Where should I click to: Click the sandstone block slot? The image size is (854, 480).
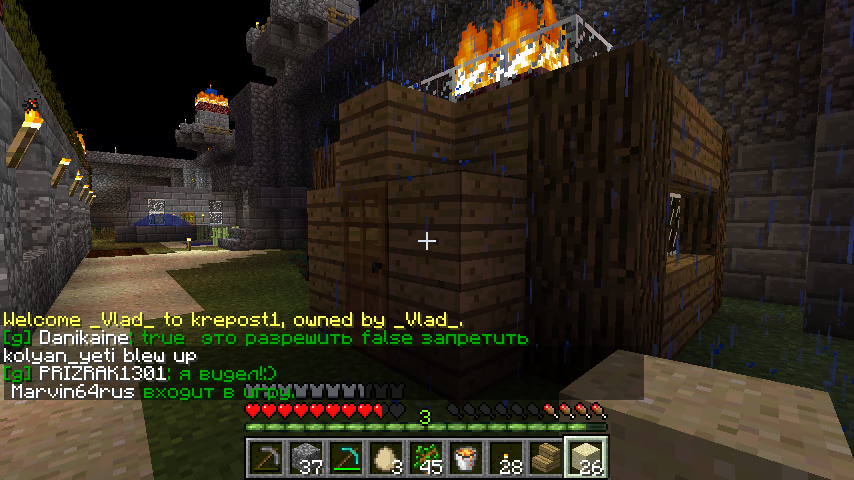click(586, 457)
